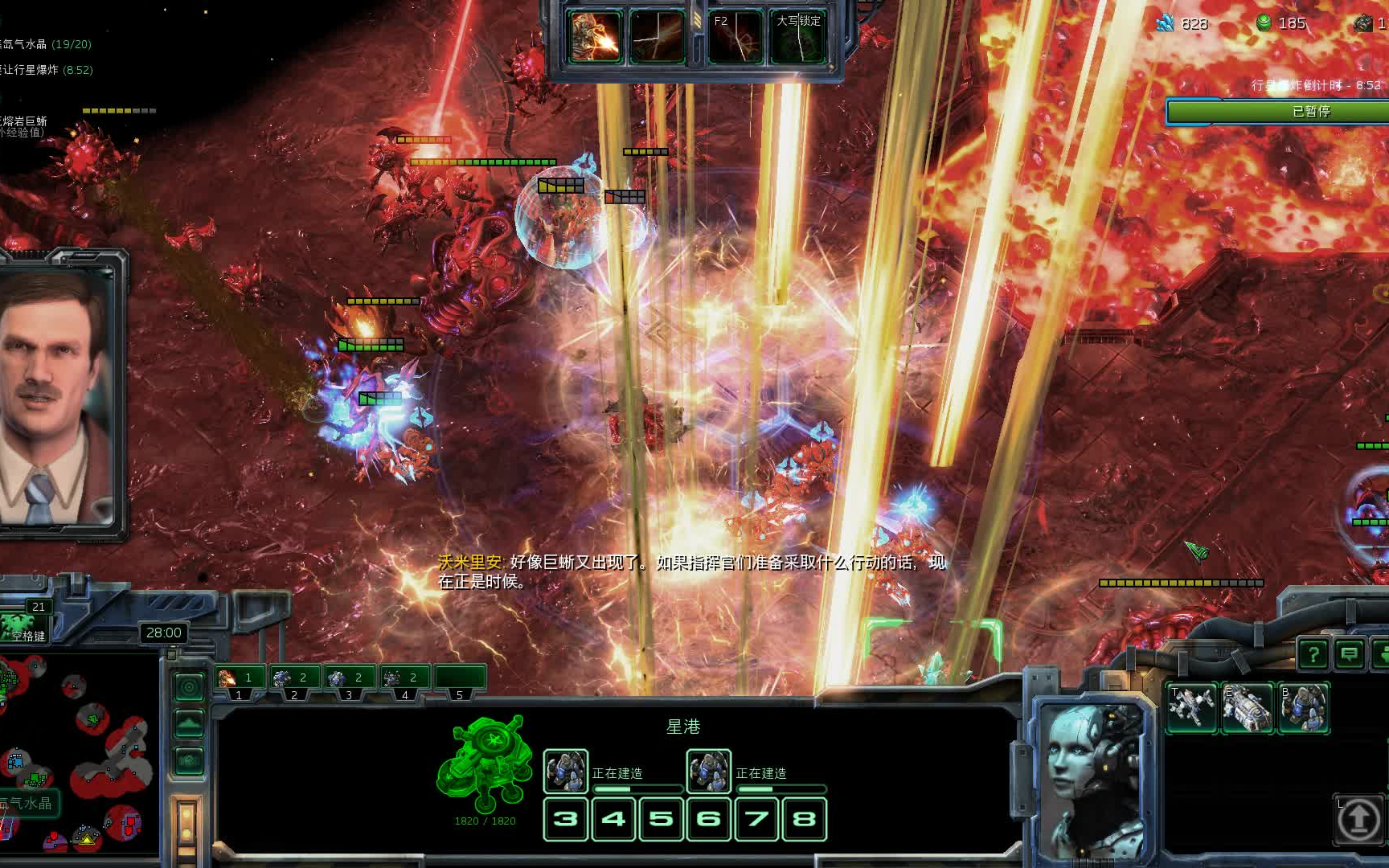Click the minimap ping signal button
1389x868 pixels.
point(190,687)
